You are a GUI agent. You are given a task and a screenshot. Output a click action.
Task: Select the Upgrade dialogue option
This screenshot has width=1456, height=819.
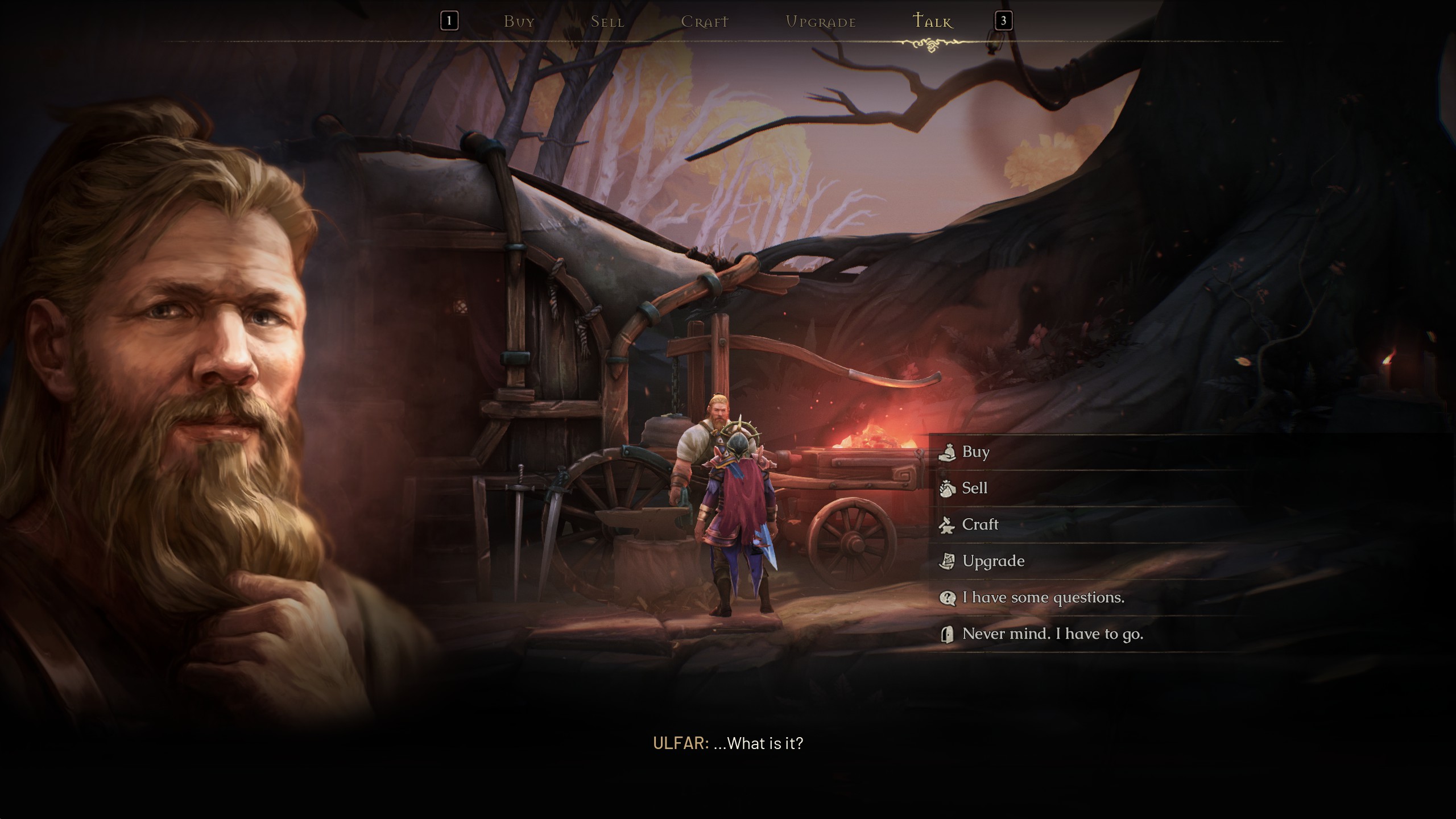(x=993, y=561)
